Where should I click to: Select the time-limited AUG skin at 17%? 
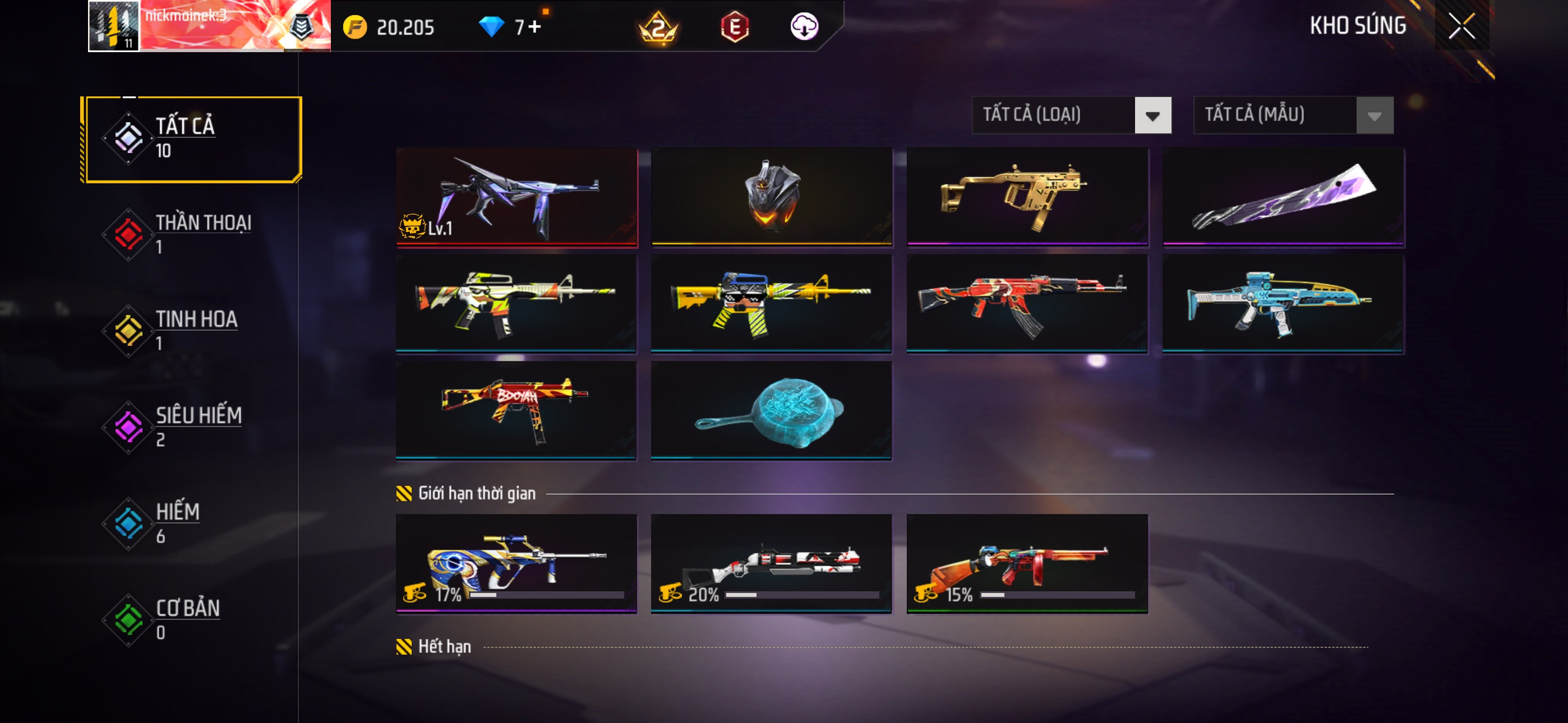pyautogui.click(x=516, y=562)
